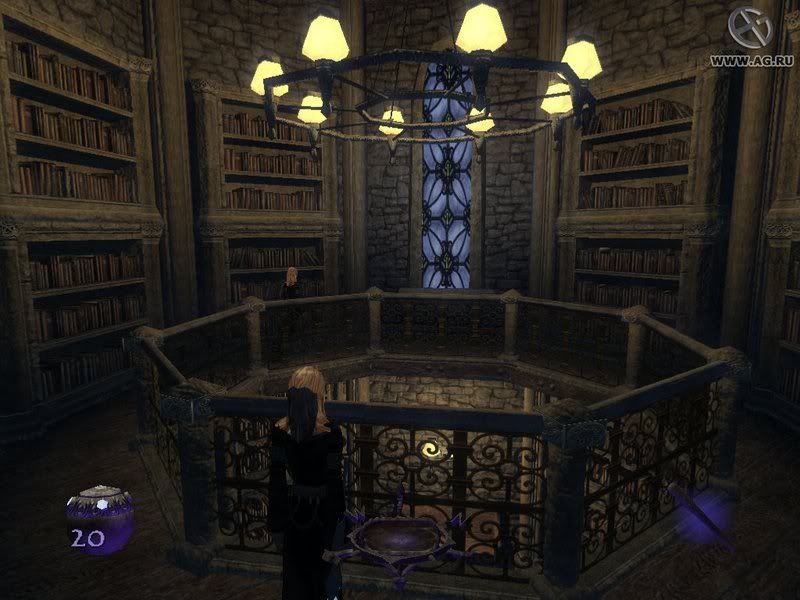Image resolution: width=800 pixels, height=600 pixels.
Task: Open the WWW.AG.RU watermark link
Action: [754, 60]
